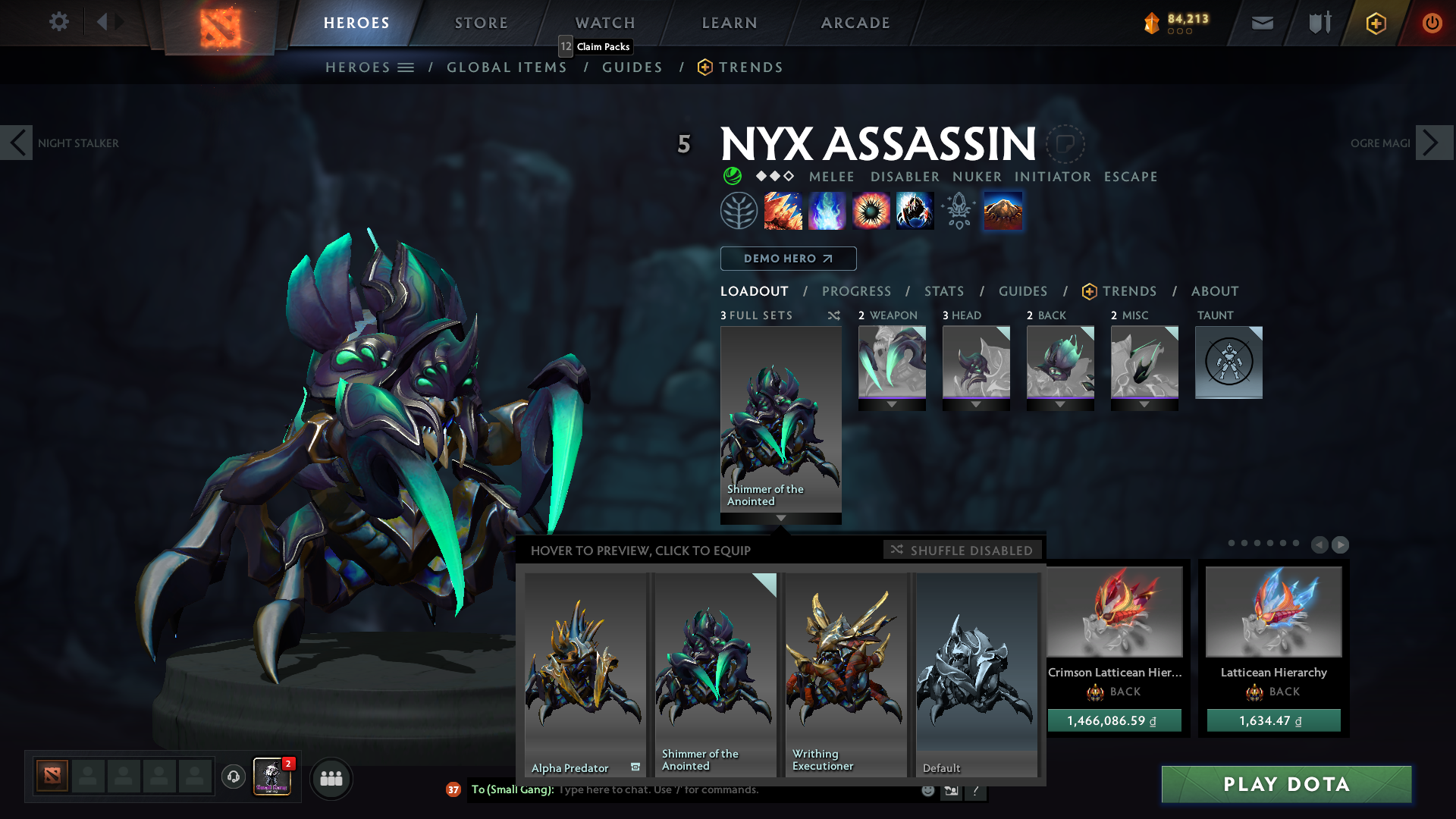The height and width of the screenshot is (819, 1456).
Task: Open Global Items submenu
Action: click(507, 67)
